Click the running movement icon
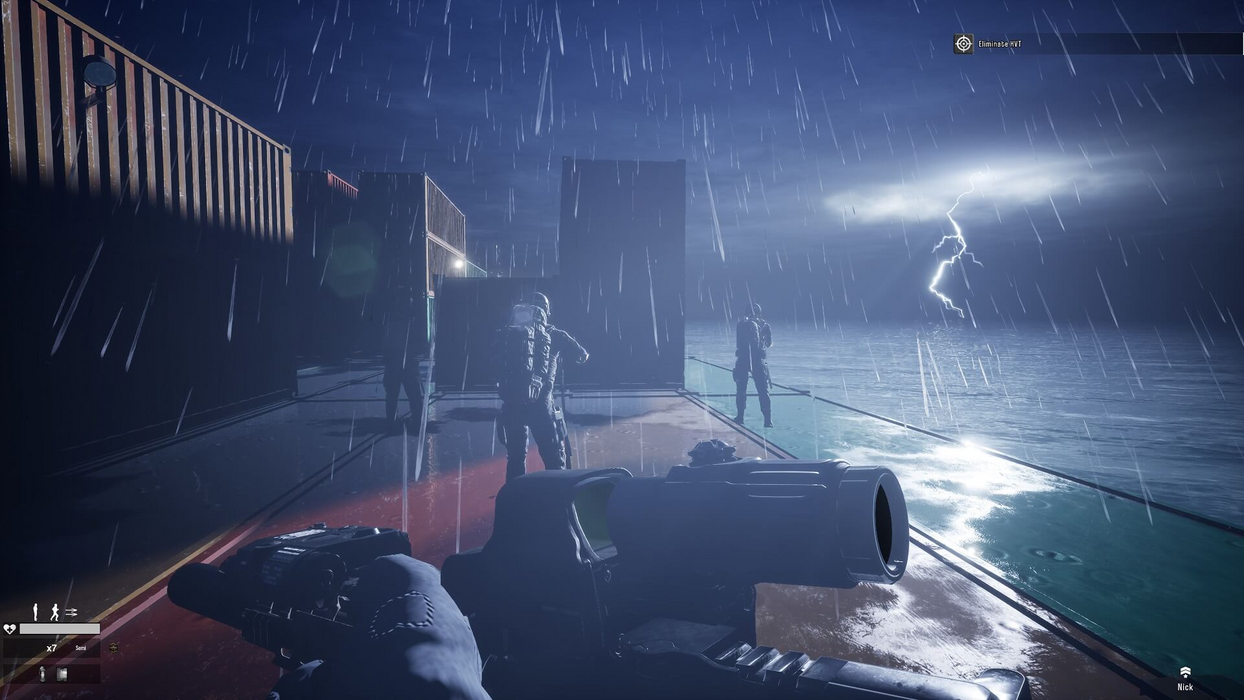 pyautogui.click(x=55, y=612)
